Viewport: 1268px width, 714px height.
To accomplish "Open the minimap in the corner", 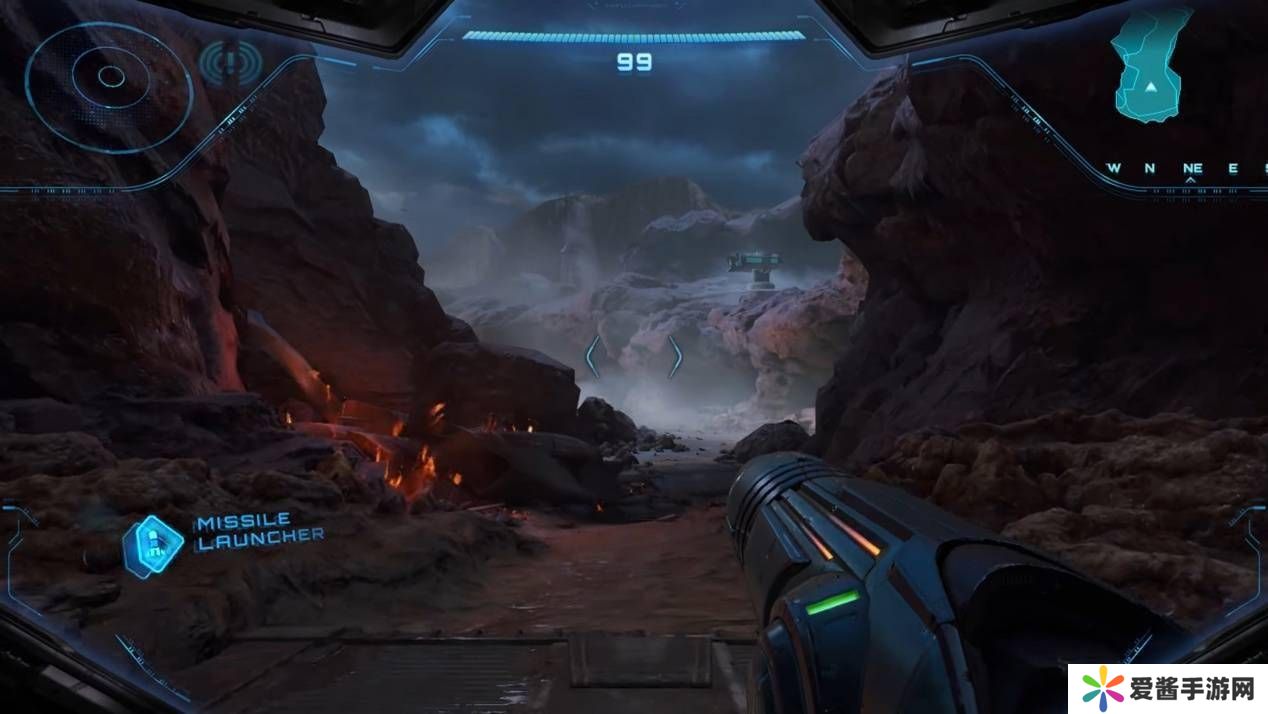I will coord(1151,66).
